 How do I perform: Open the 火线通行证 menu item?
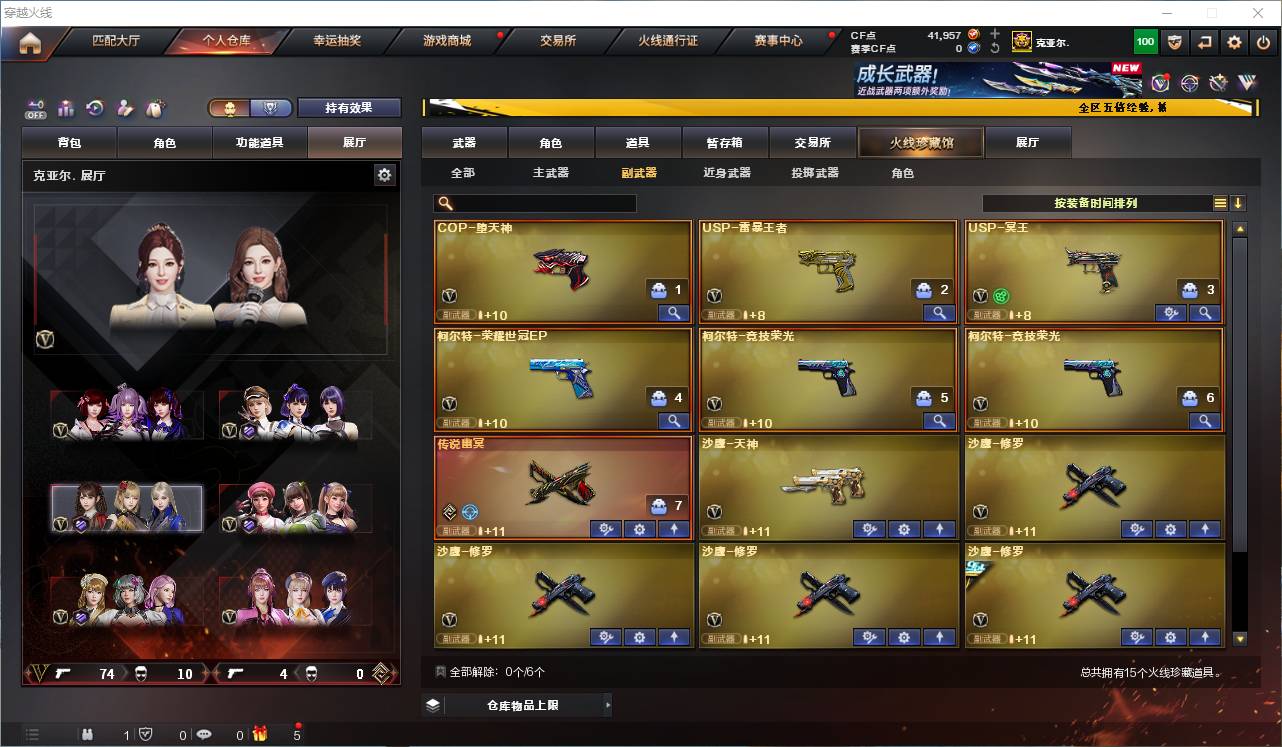(x=669, y=41)
